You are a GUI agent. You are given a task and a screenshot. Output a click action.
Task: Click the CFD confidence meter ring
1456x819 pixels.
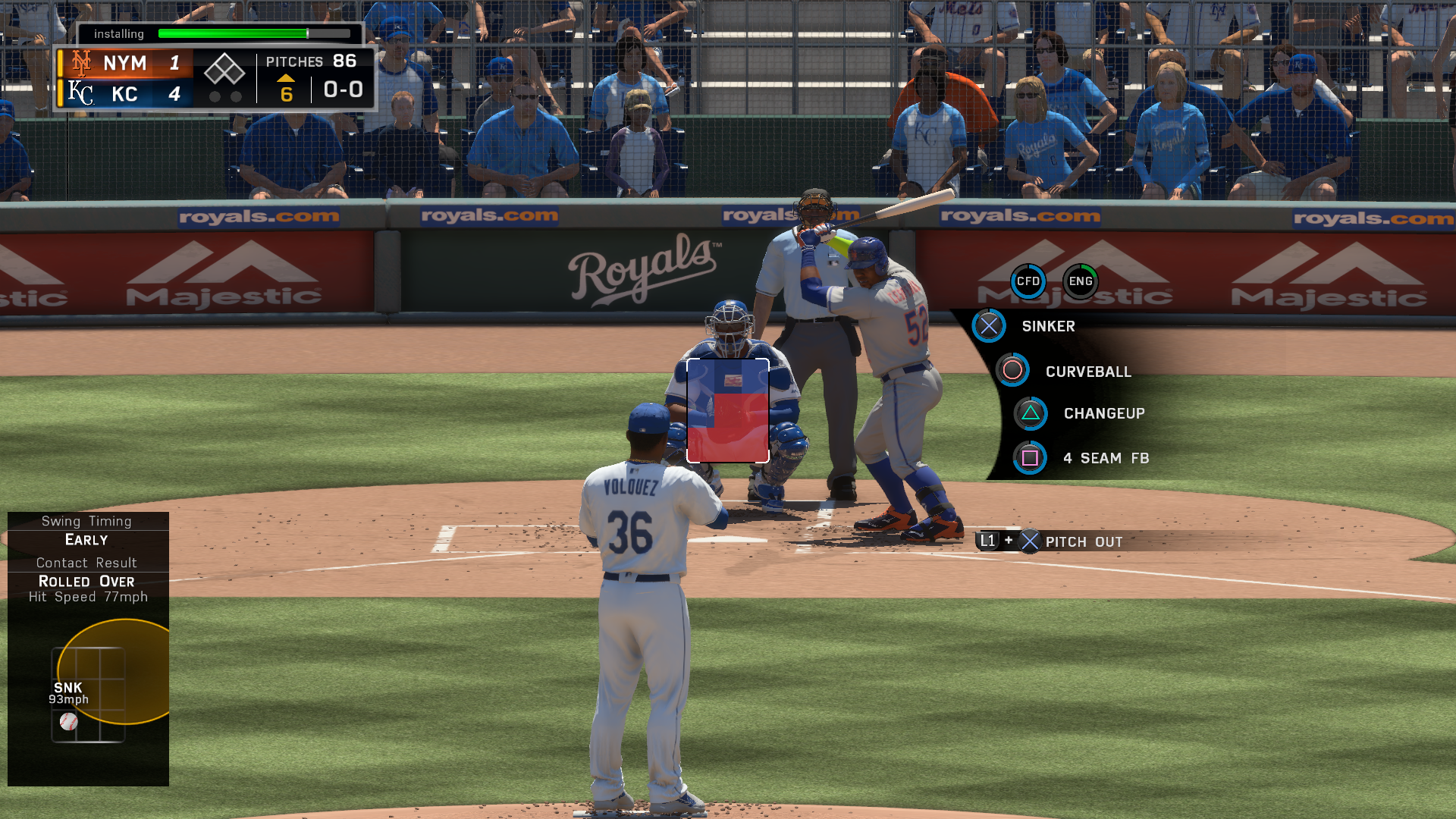coord(1028,281)
